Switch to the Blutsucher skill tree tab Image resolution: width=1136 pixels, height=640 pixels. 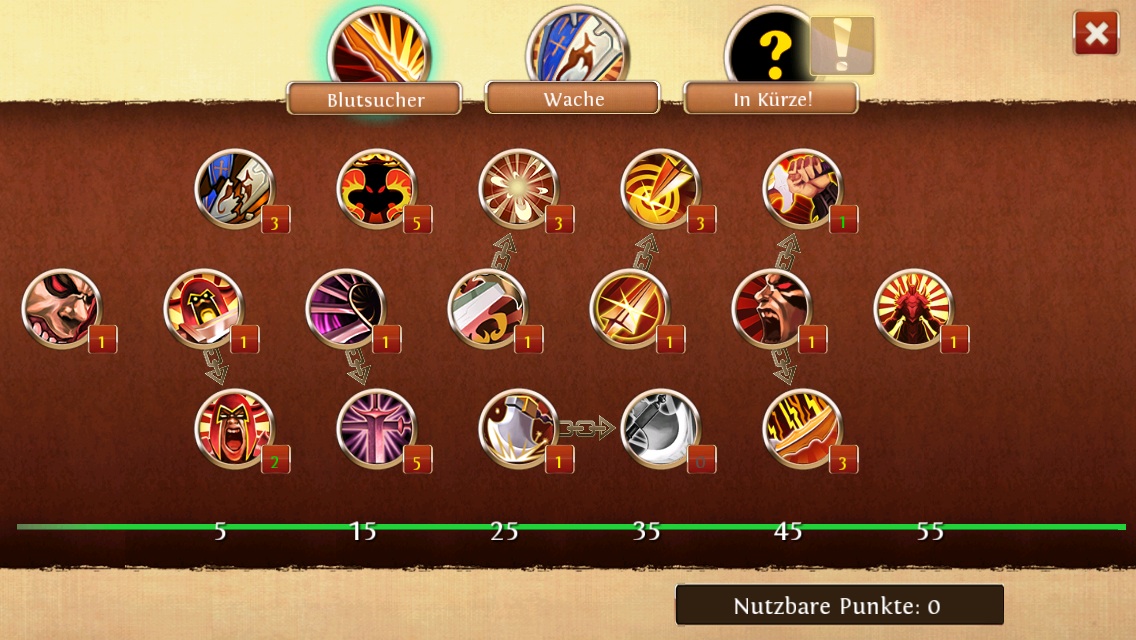click(374, 99)
